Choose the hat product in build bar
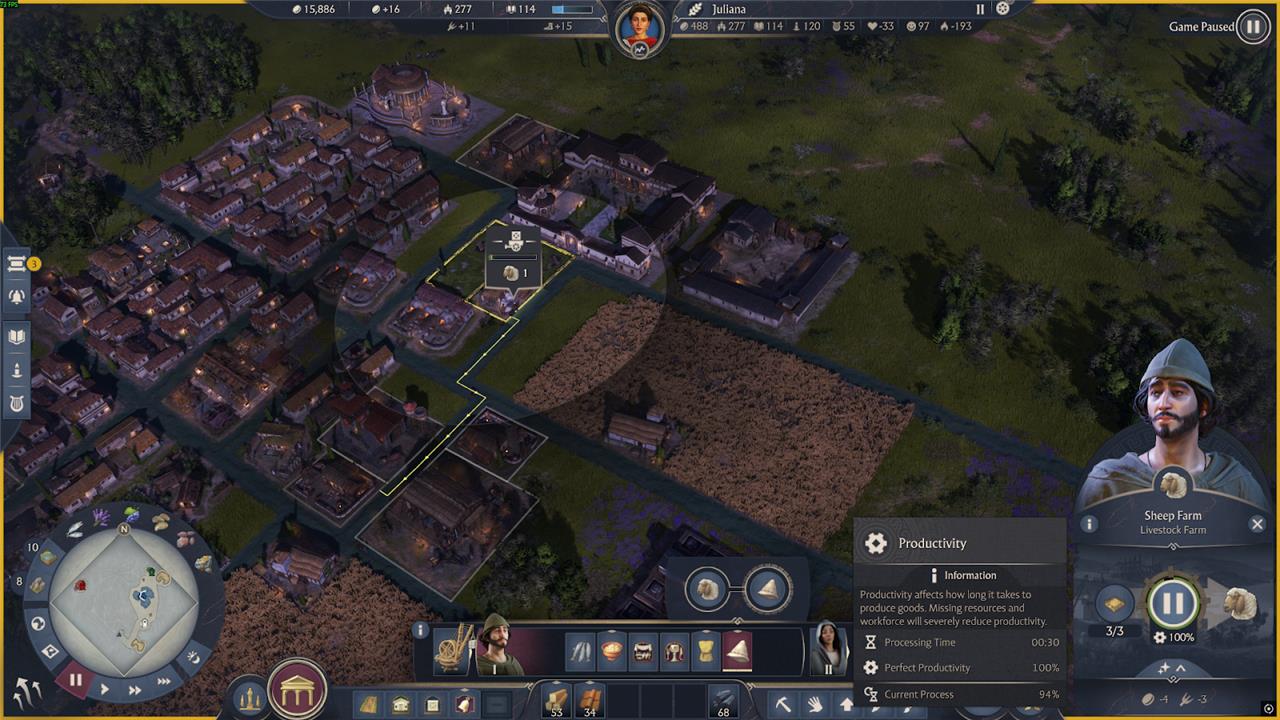 (x=738, y=652)
